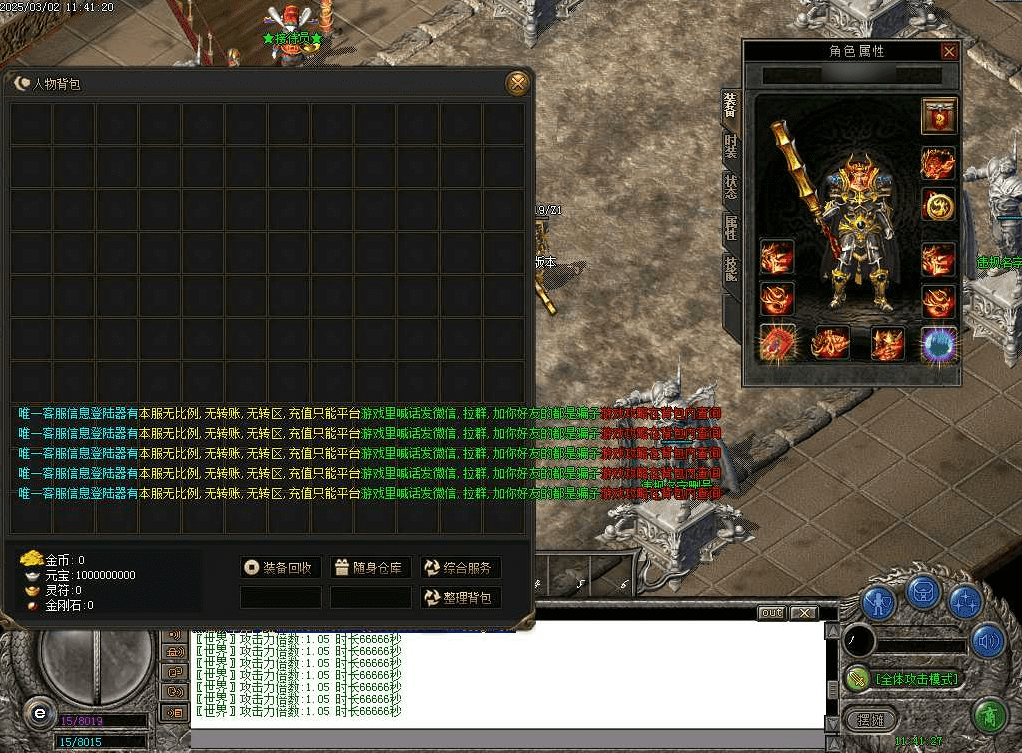Open the blue backpack HUD icon
Screen dimensions: 1022x753
(923, 594)
